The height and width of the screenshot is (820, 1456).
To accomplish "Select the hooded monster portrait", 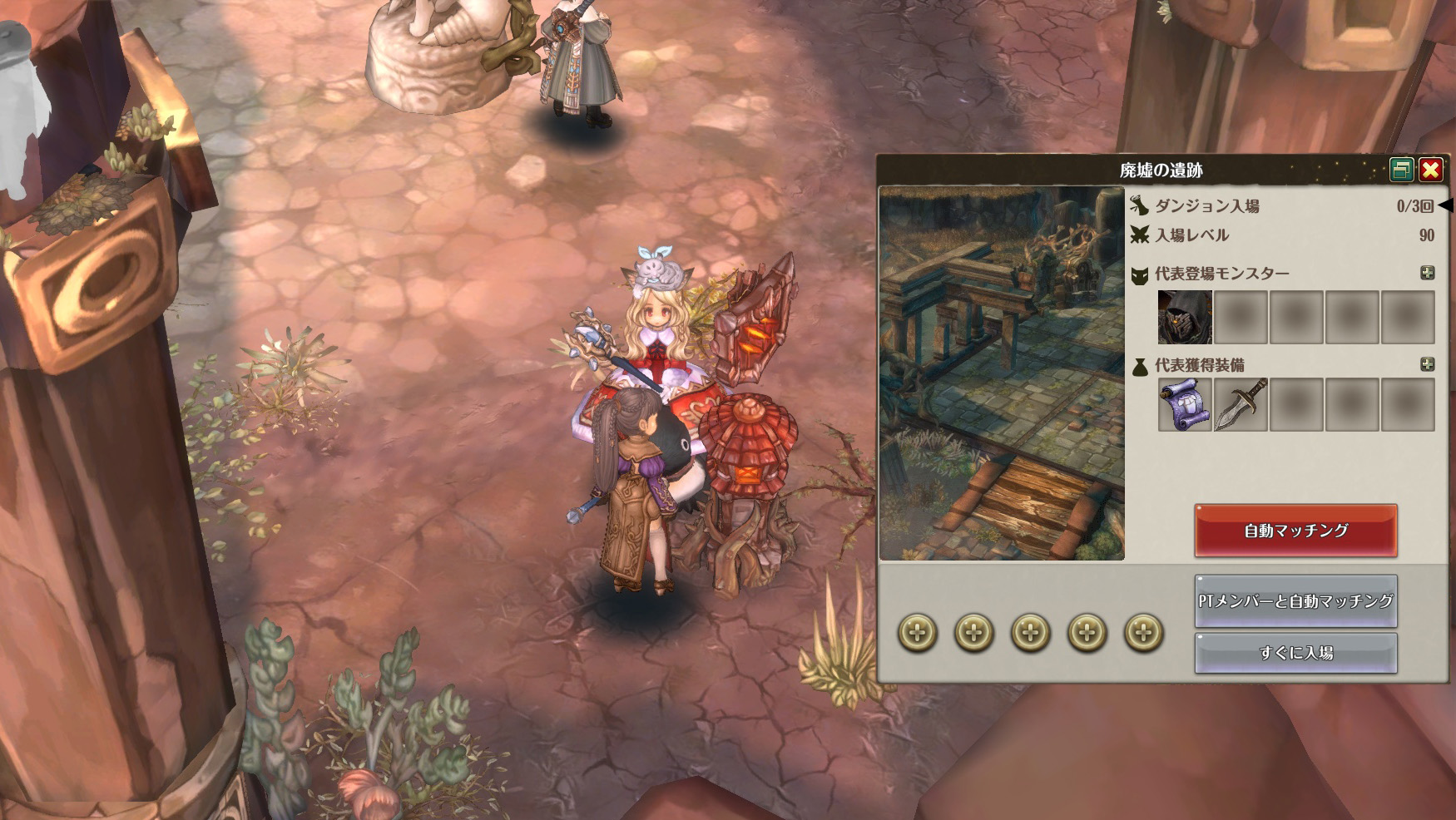I will (1185, 317).
